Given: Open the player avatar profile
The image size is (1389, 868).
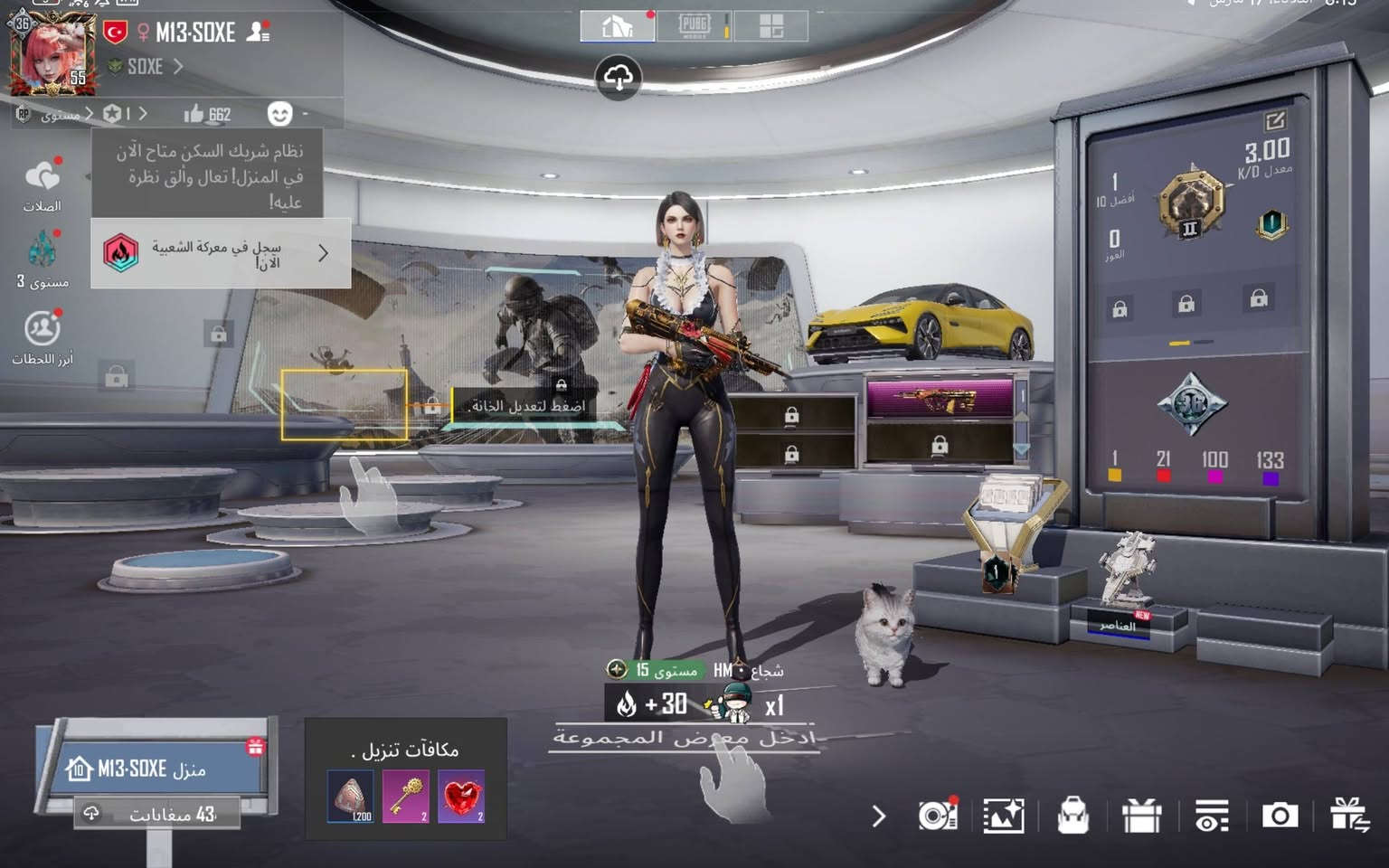Looking at the screenshot, I should click(50, 52).
